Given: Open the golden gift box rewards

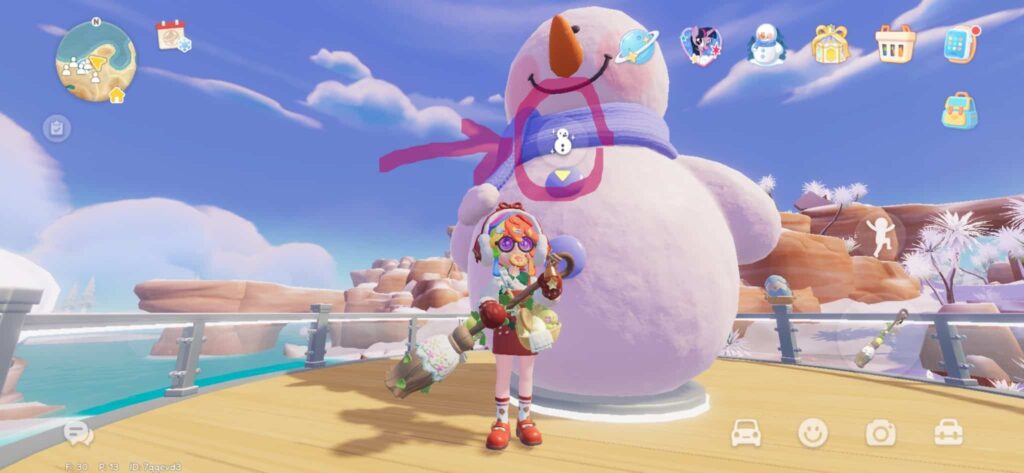Looking at the screenshot, I should tap(830, 45).
